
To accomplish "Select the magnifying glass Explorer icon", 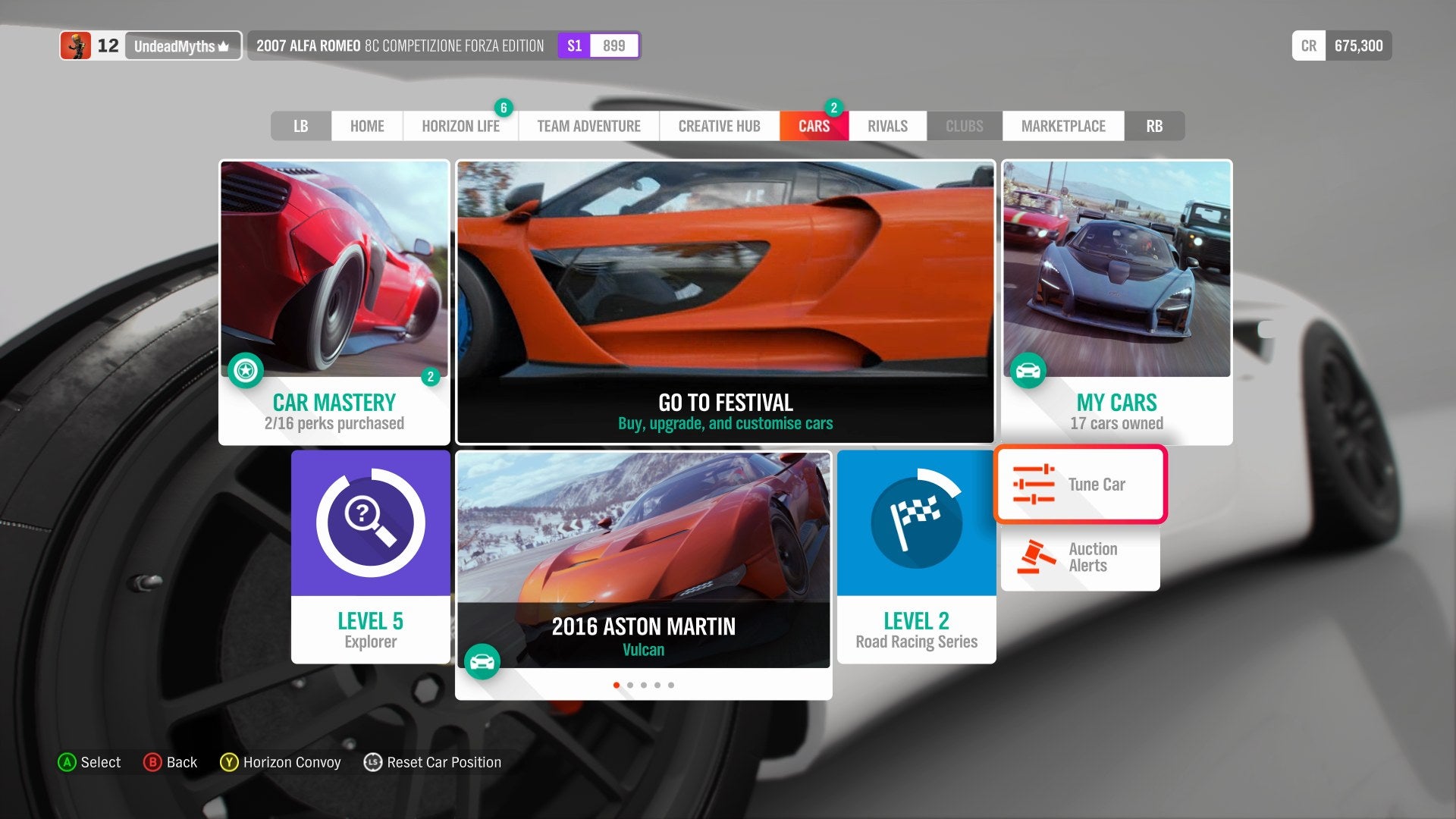I will (369, 523).
